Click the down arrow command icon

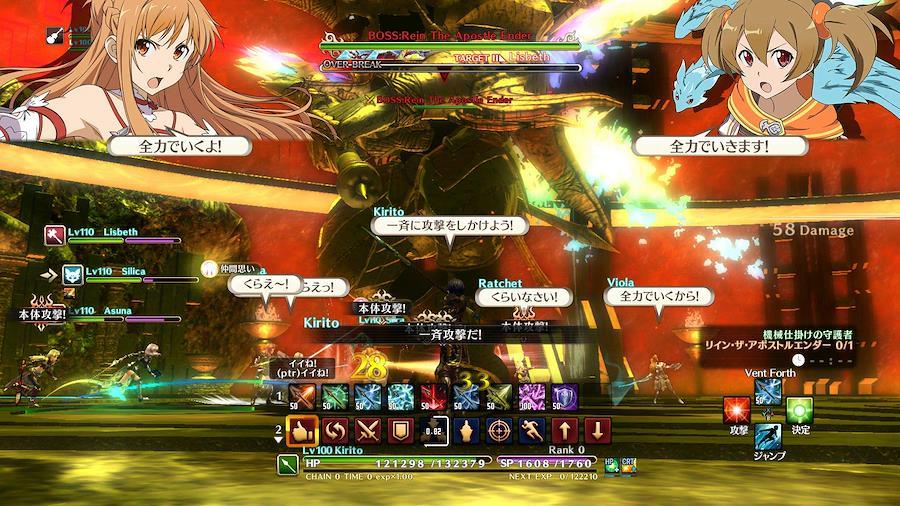coord(598,431)
